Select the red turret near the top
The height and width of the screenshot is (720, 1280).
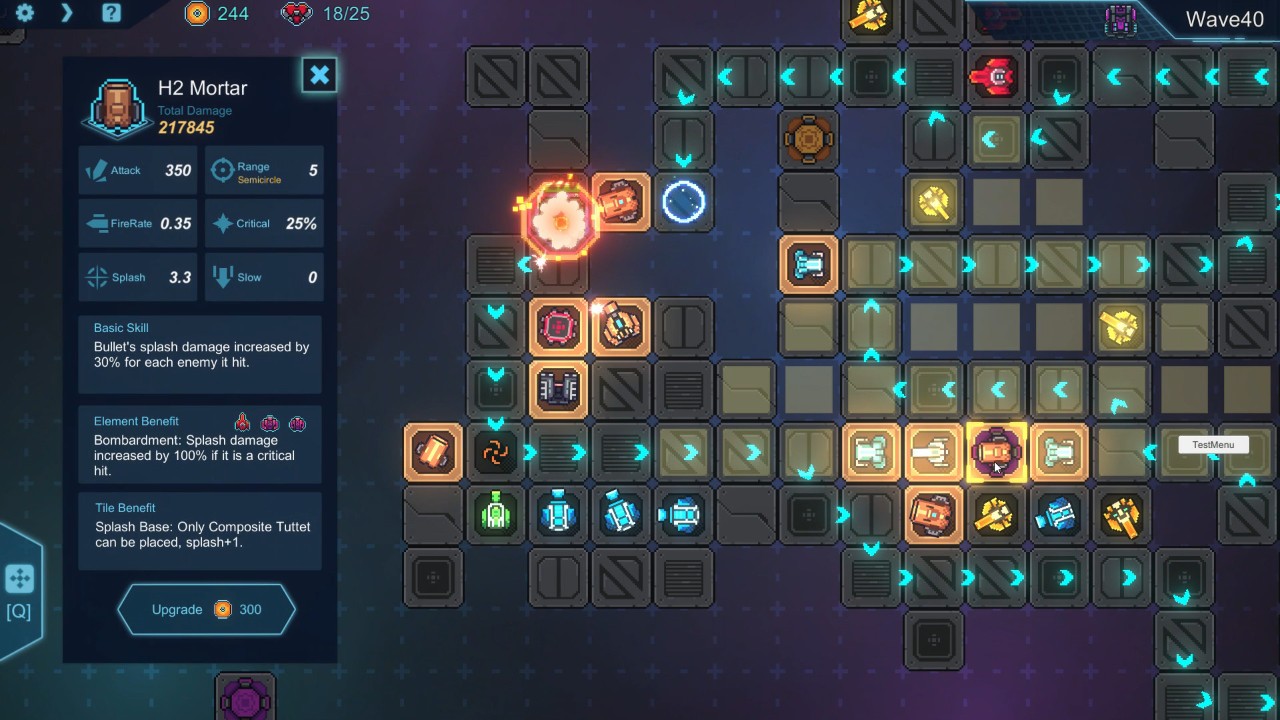coord(994,77)
